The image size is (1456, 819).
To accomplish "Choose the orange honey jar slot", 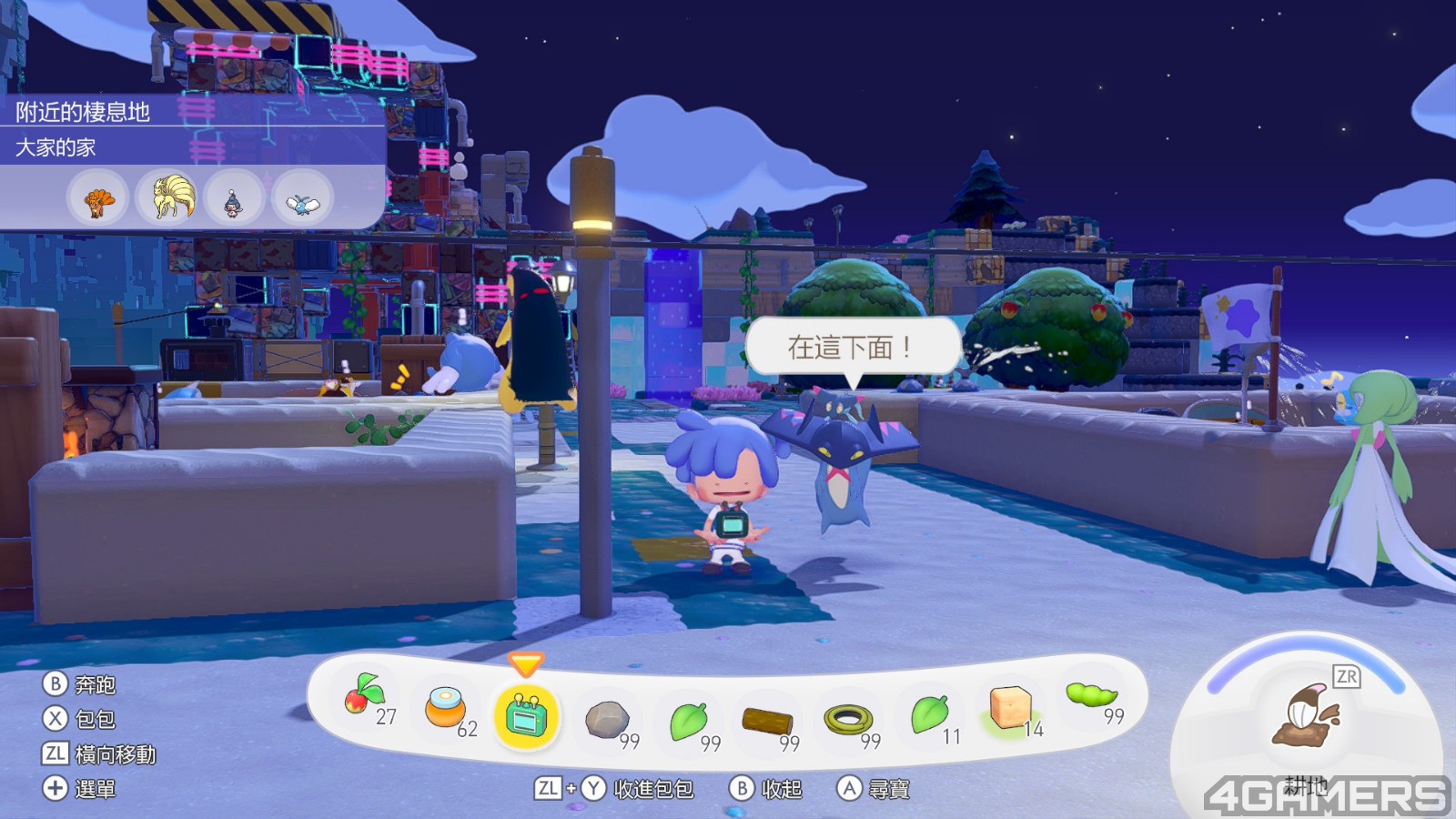I will (446, 708).
